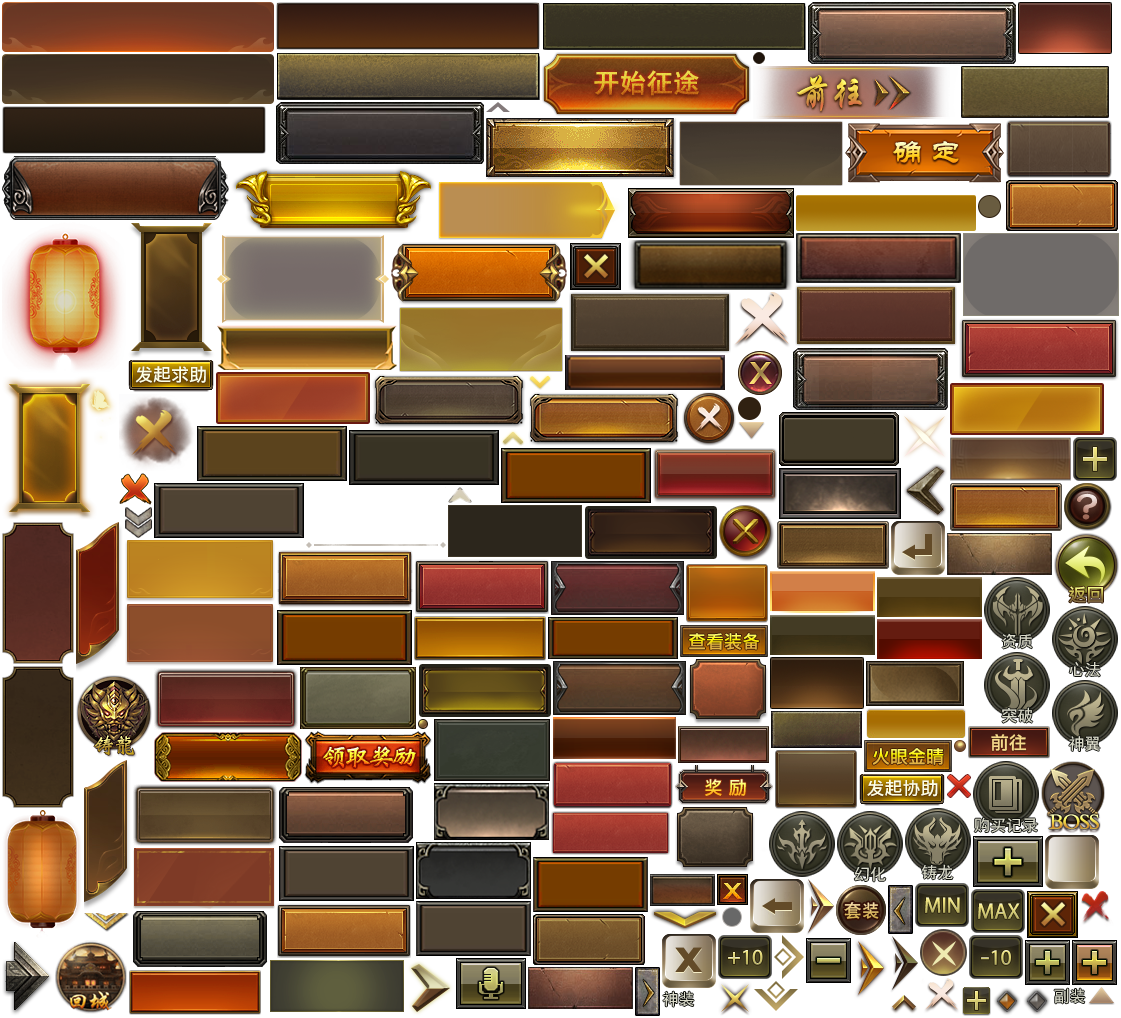Claim rewards with the 领取奖励 button
1121x1018 pixels.
click(368, 756)
